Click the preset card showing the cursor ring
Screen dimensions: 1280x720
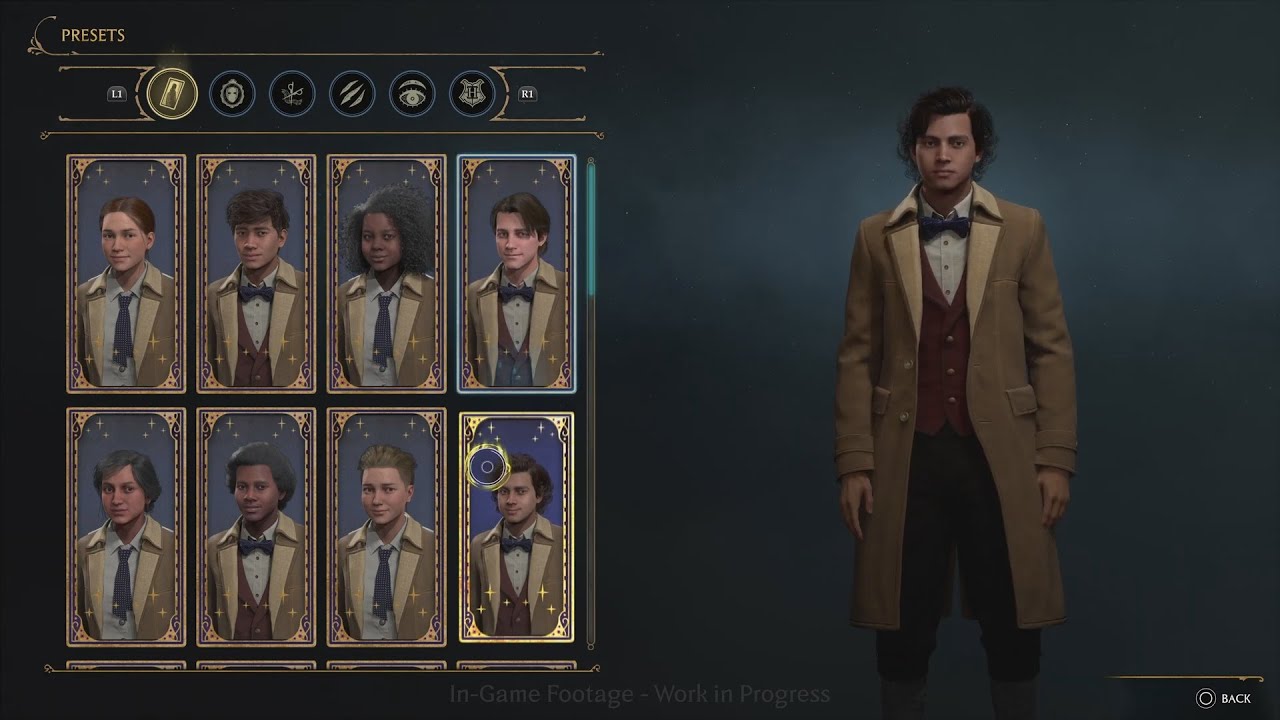tap(515, 530)
